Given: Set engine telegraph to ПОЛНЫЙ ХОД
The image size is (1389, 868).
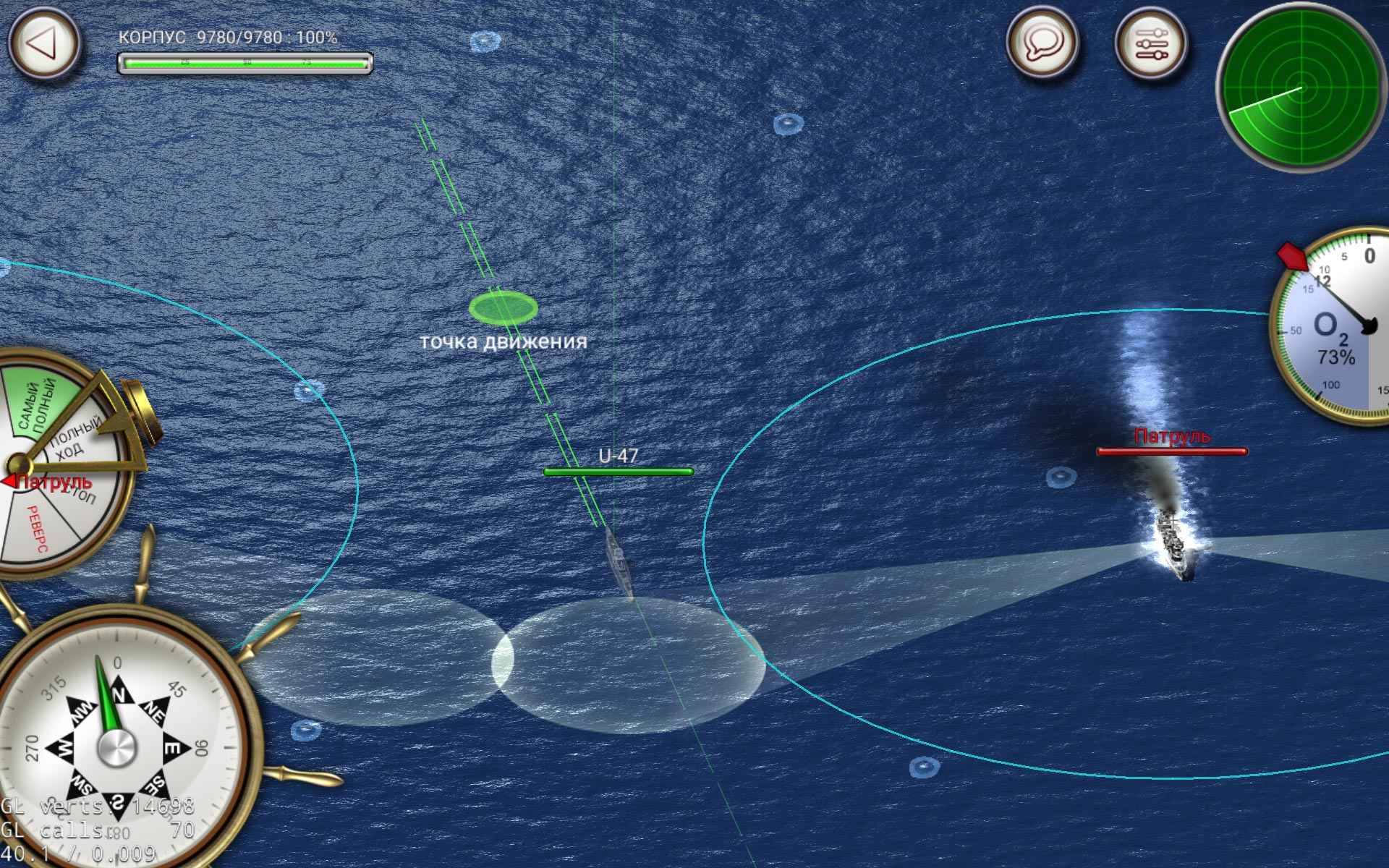Looking at the screenshot, I should pos(72,434).
